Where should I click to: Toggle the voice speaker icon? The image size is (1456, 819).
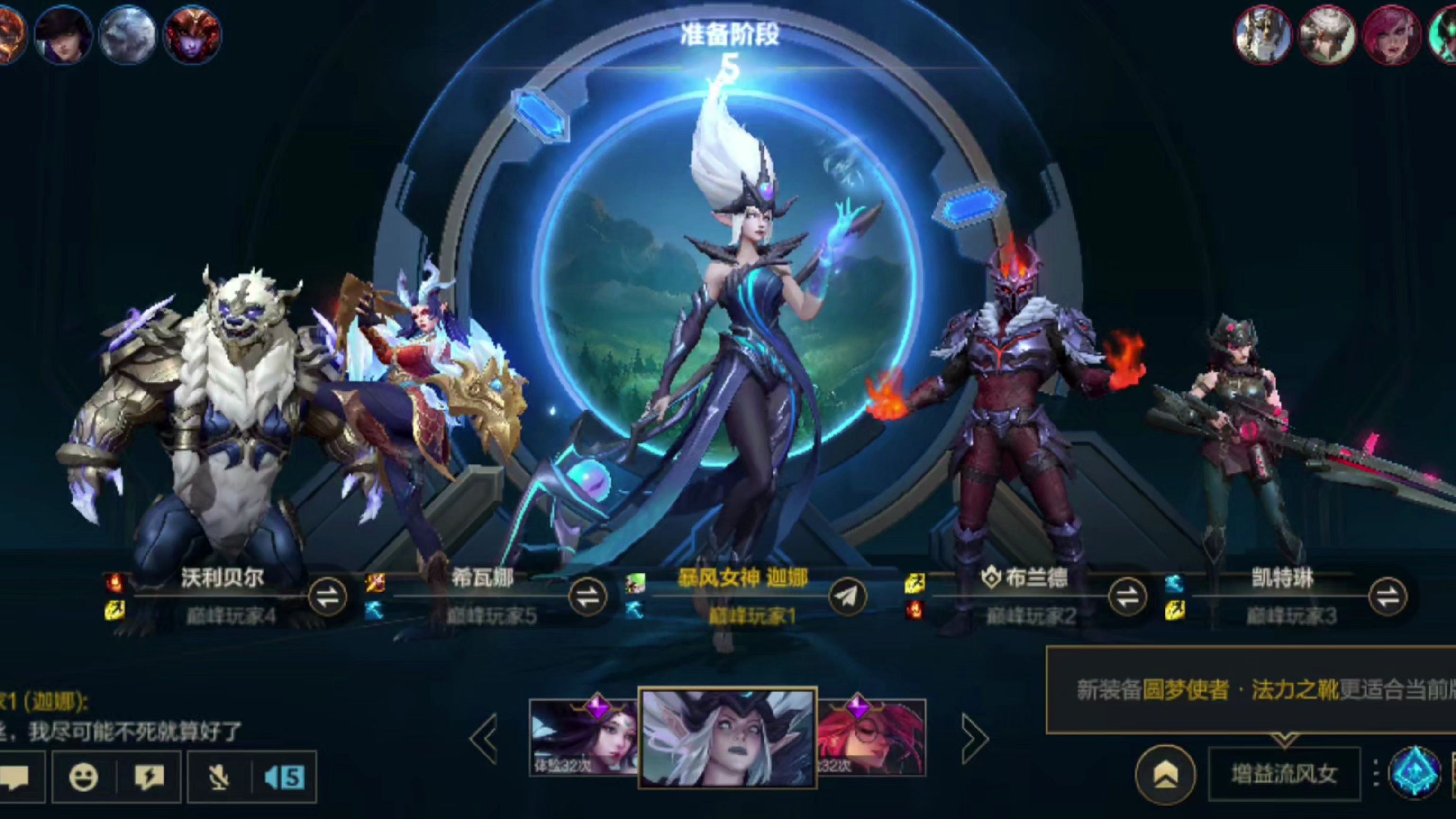pyautogui.click(x=285, y=778)
